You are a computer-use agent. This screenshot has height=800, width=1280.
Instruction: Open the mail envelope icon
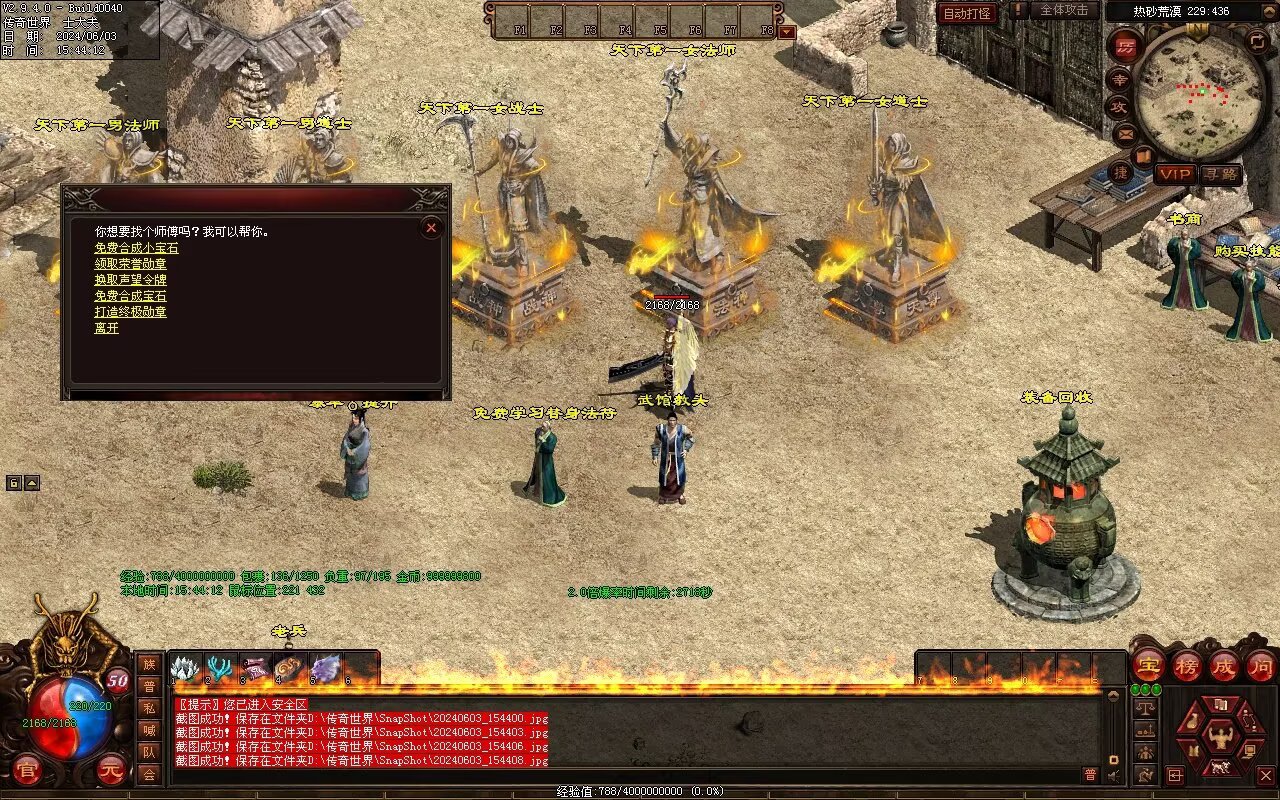coord(1126,132)
